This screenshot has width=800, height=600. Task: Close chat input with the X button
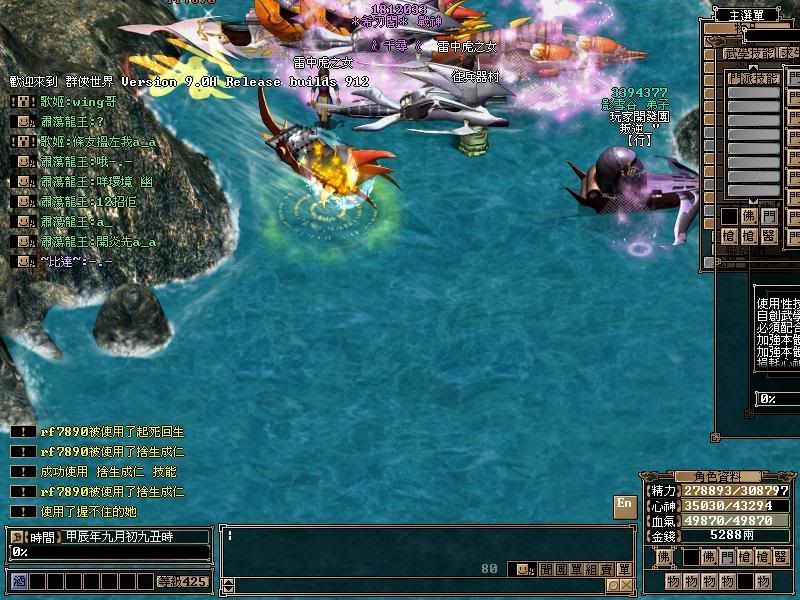pyautogui.click(x=625, y=586)
